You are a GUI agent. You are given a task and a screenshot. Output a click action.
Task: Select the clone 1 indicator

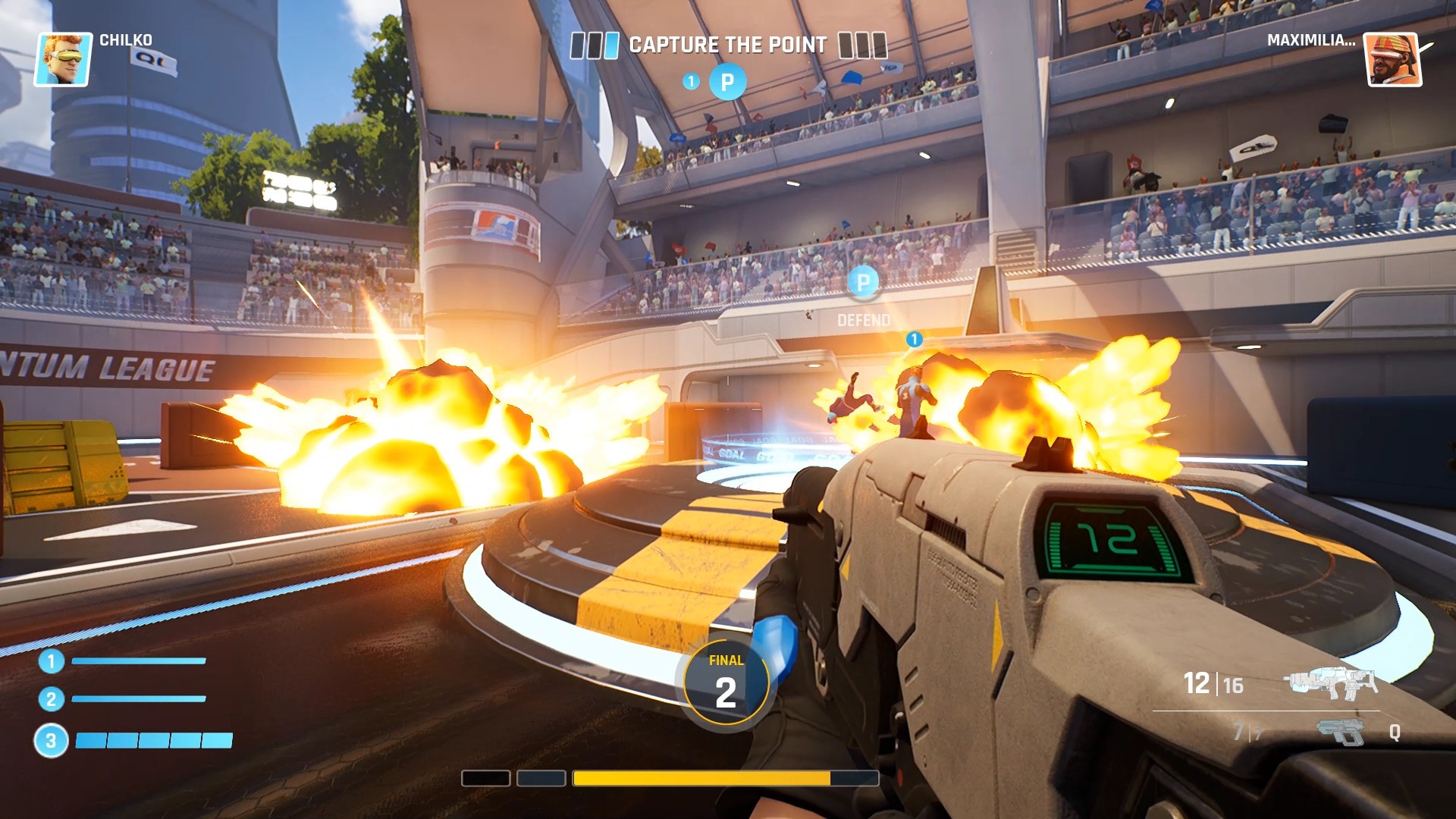click(x=52, y=661)
